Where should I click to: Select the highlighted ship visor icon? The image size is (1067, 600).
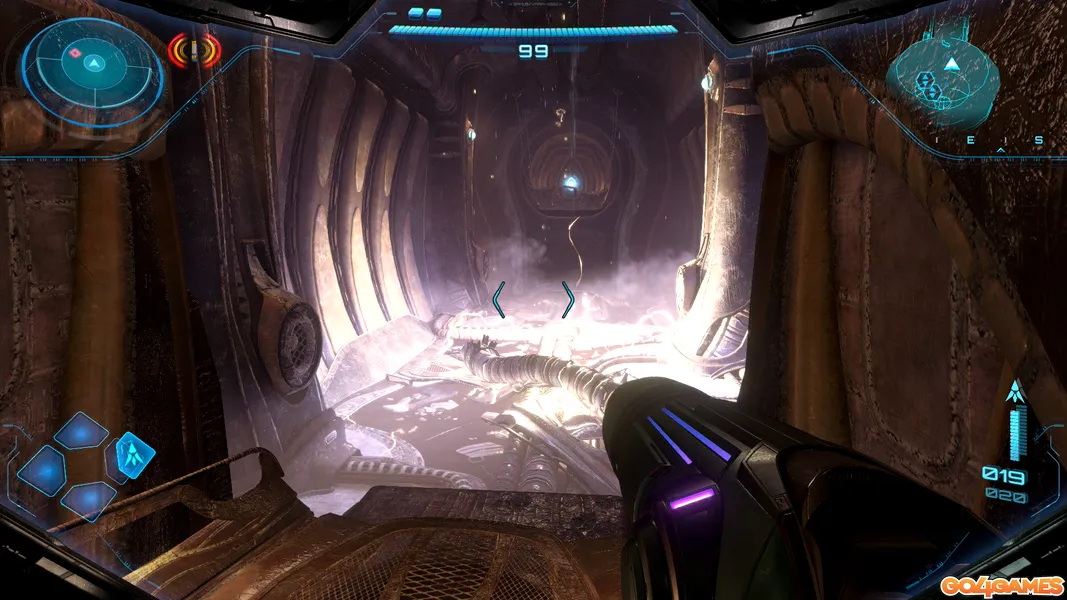tap(135, 455)
